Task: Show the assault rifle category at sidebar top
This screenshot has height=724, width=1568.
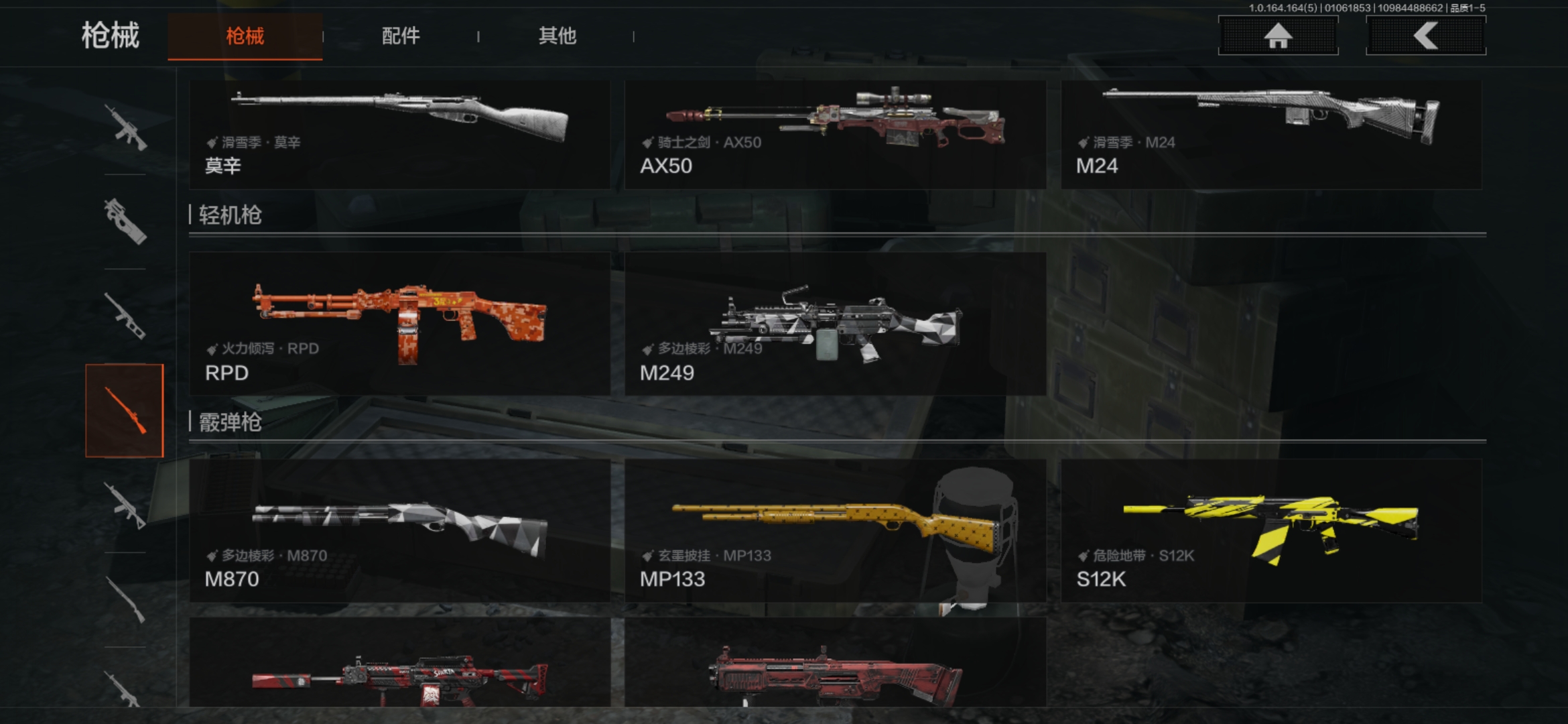Action: 125,127
